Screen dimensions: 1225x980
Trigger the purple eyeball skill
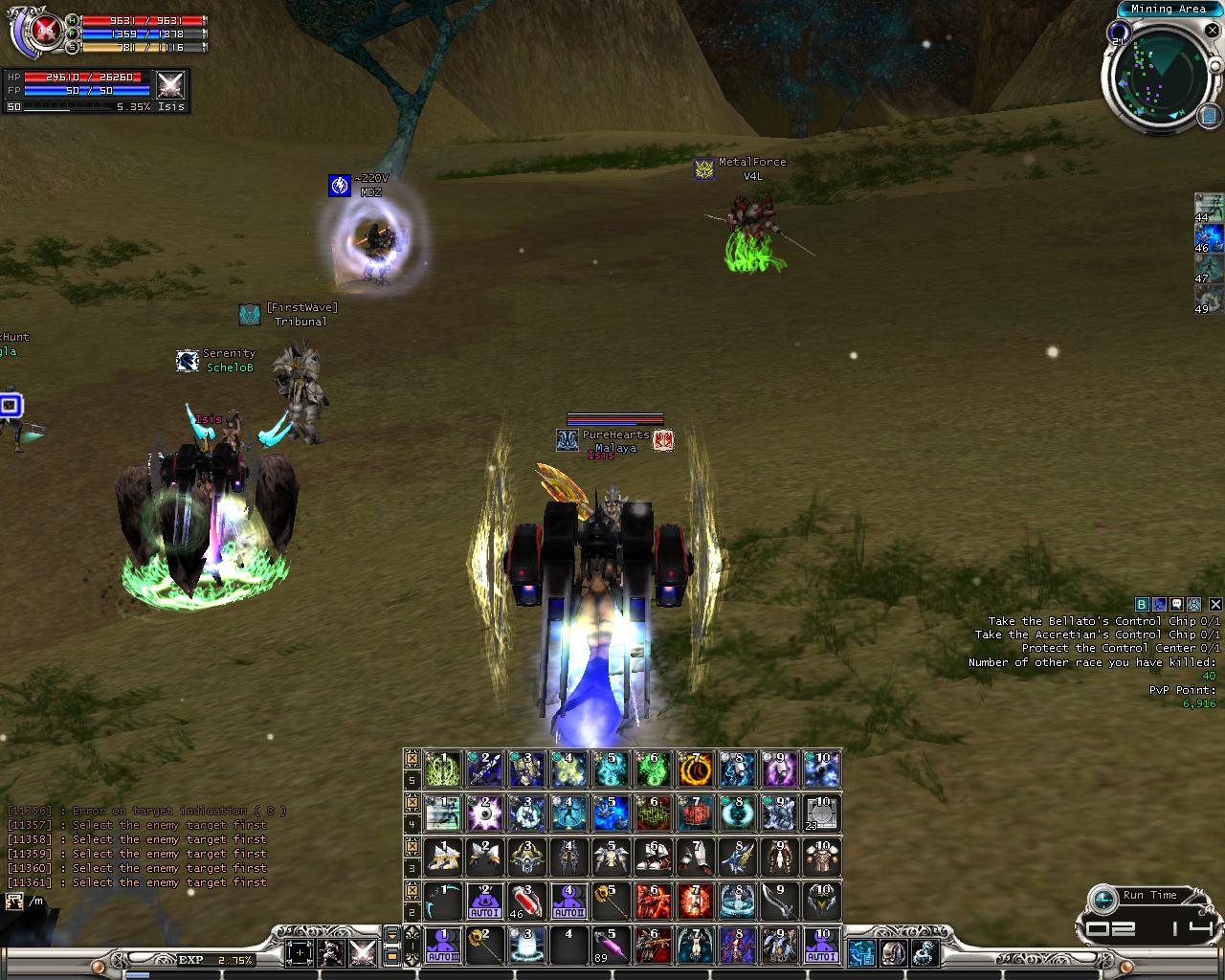tap(484, 813)
